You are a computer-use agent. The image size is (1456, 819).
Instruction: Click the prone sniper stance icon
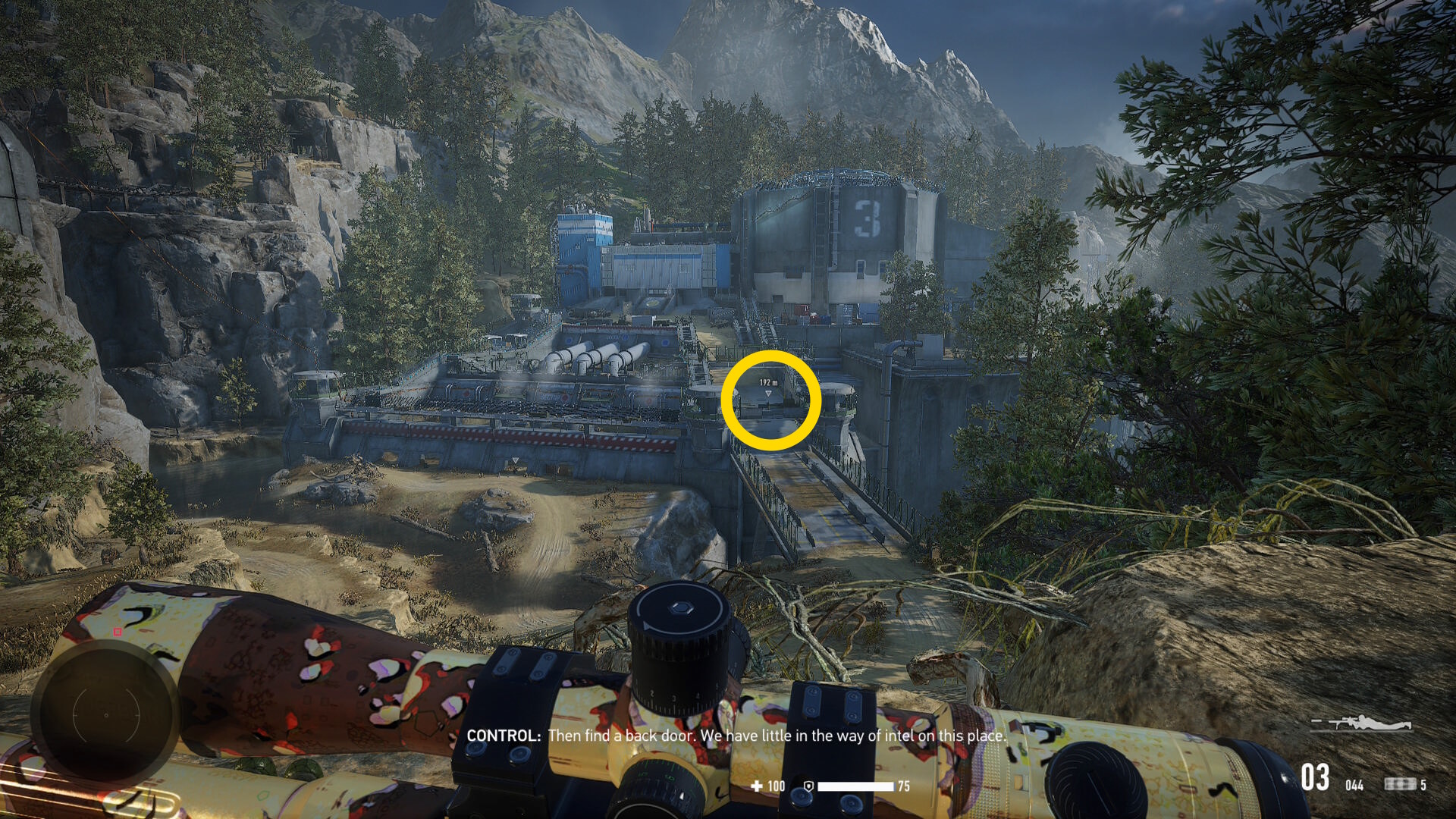click(1363, 723)
